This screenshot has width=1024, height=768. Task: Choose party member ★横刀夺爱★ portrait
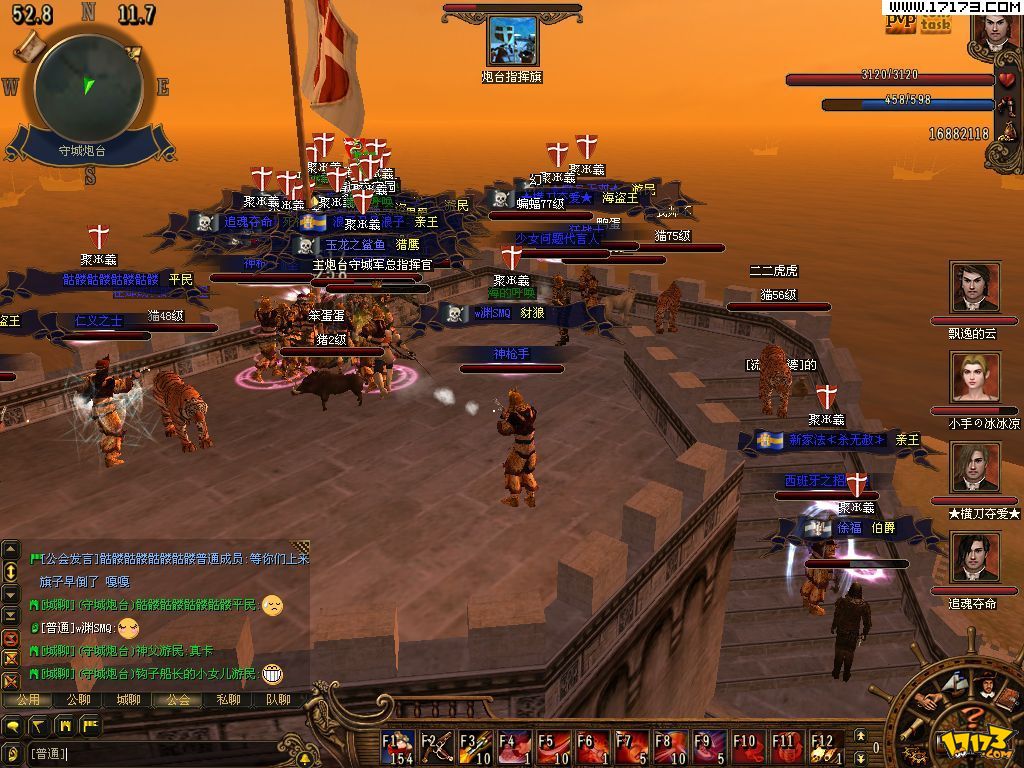point(975,468)
